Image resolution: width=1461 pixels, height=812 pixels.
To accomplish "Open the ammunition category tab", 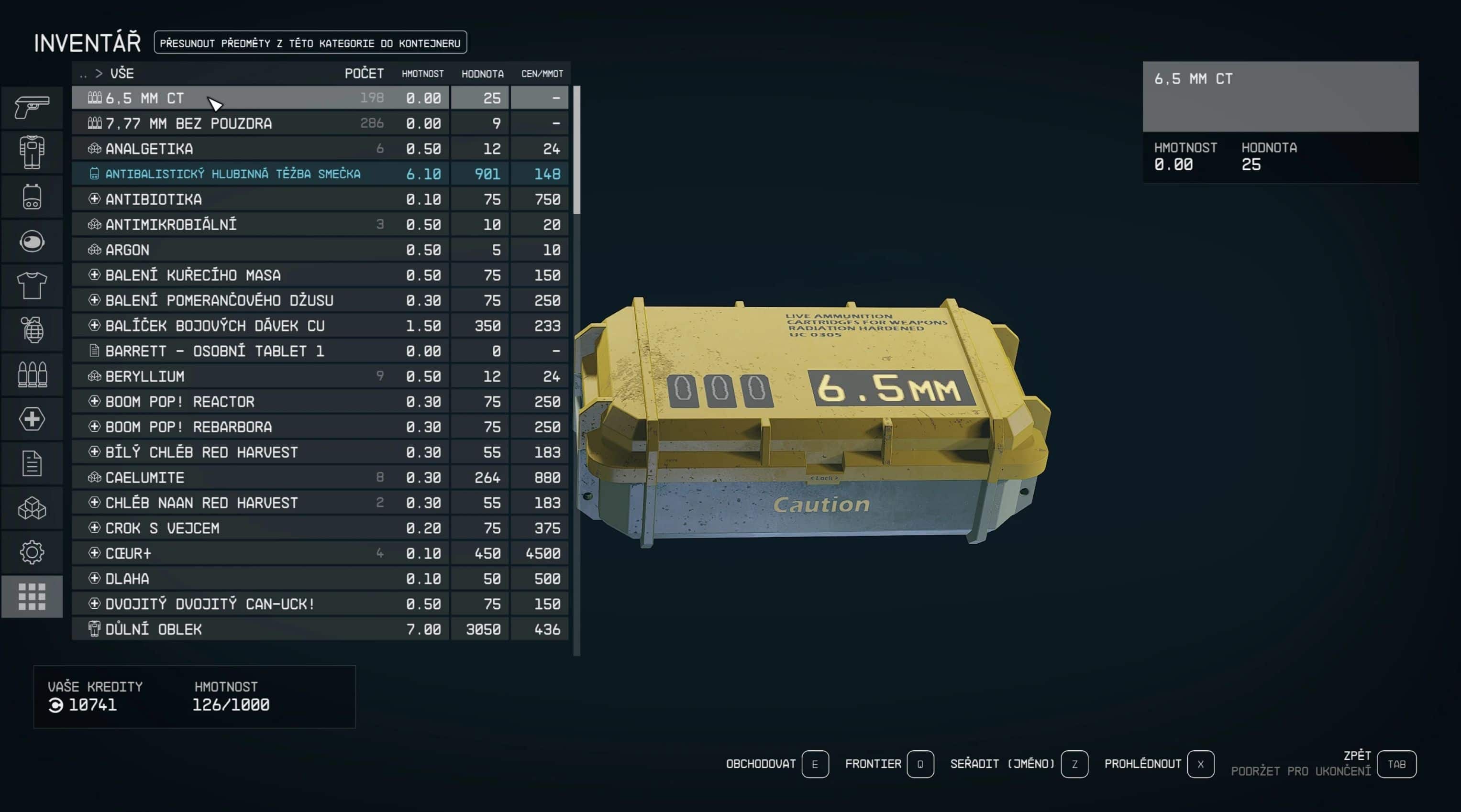I will click(32, 374).
